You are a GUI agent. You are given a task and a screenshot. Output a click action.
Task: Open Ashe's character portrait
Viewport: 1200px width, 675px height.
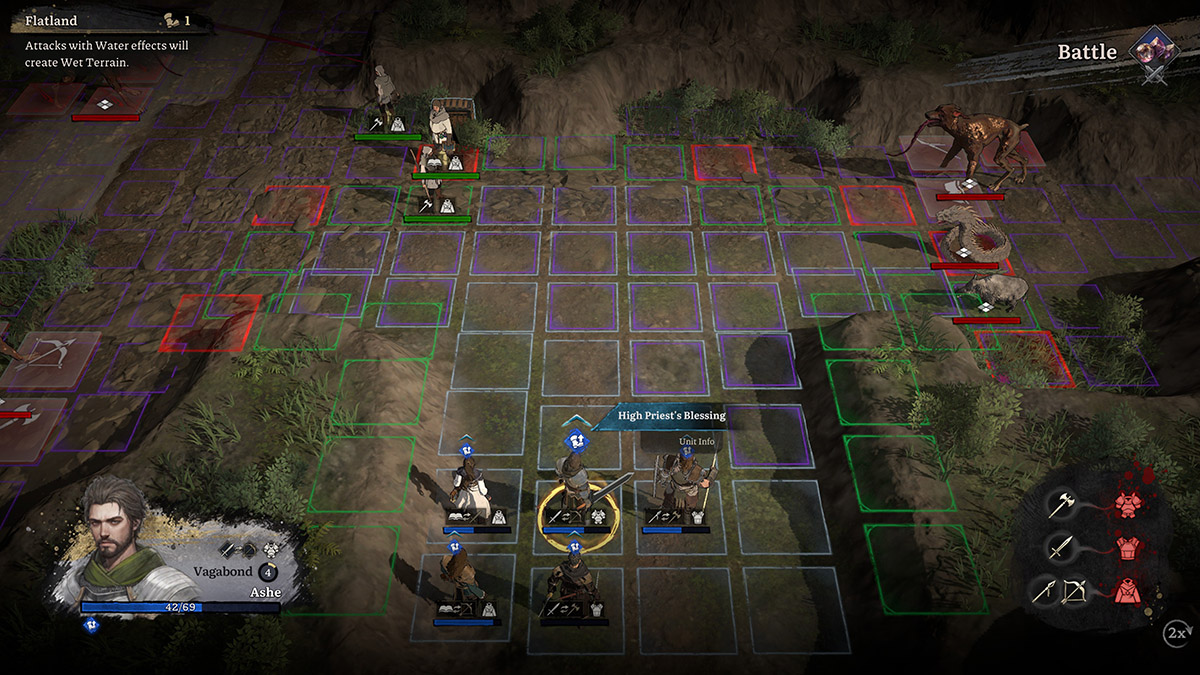point(116,526)
